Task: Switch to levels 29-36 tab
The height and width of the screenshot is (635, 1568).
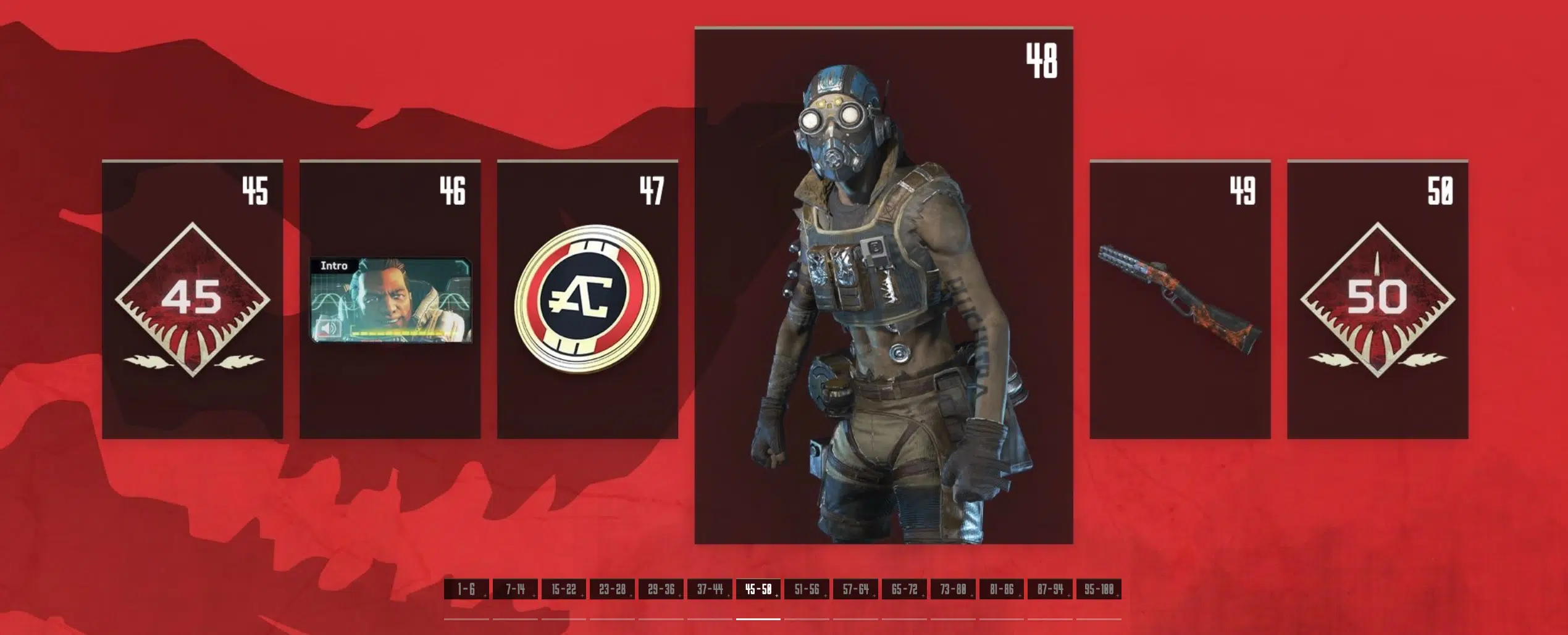Action: click(x=661, y=589)
